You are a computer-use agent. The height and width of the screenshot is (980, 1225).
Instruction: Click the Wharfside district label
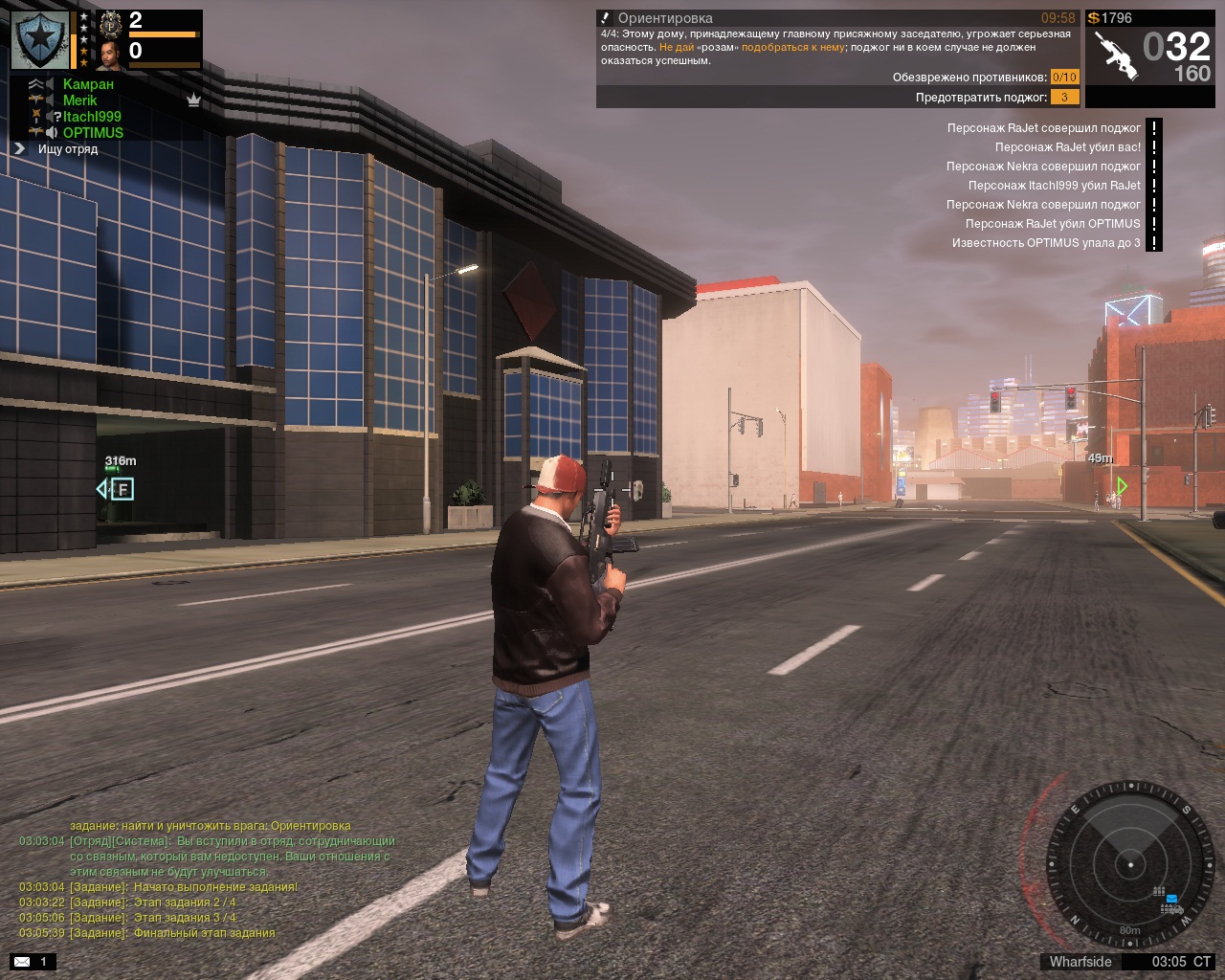tap(1080, 962)
